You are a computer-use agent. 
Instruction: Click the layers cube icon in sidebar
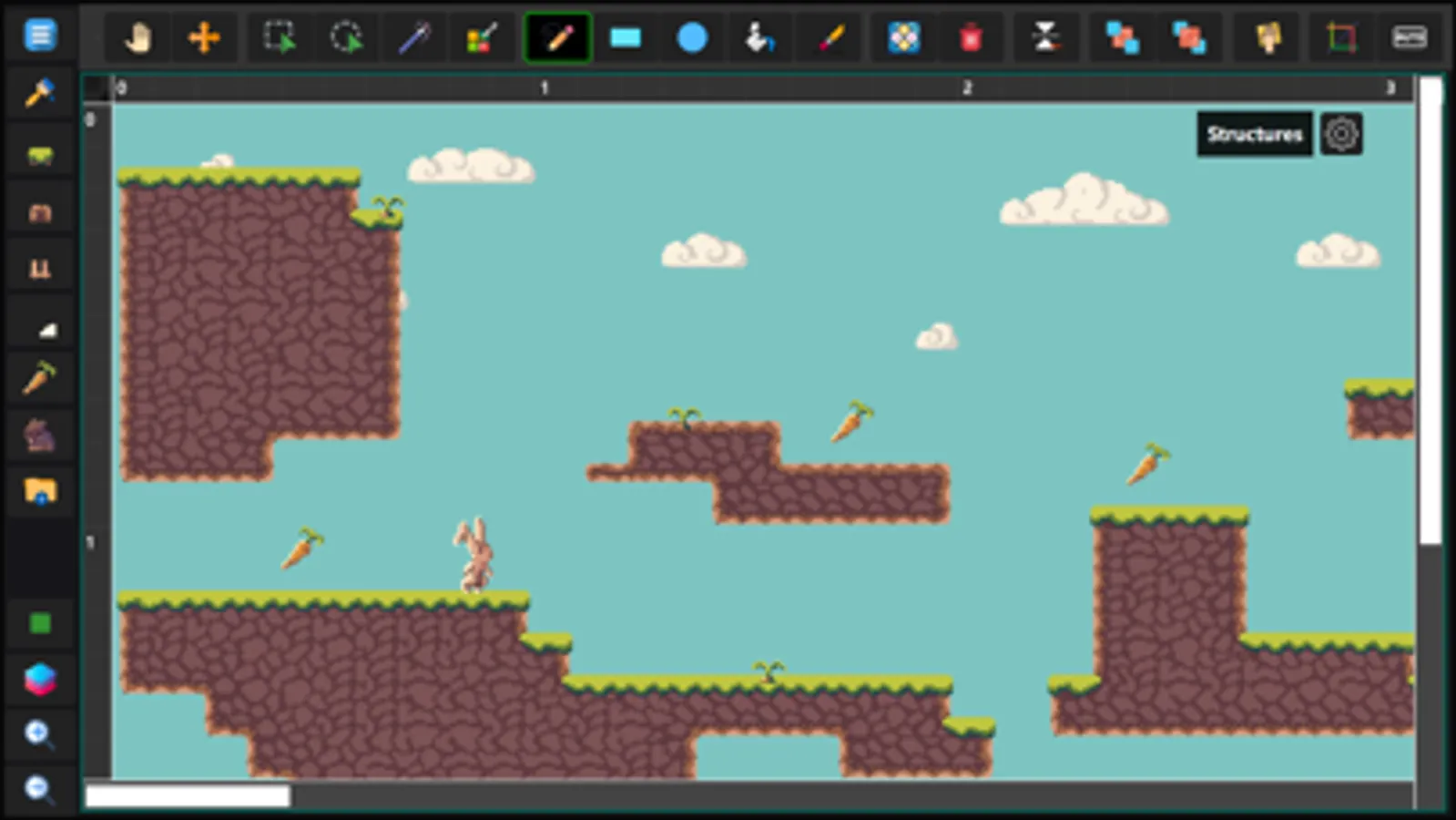click(x=39, y=679)
